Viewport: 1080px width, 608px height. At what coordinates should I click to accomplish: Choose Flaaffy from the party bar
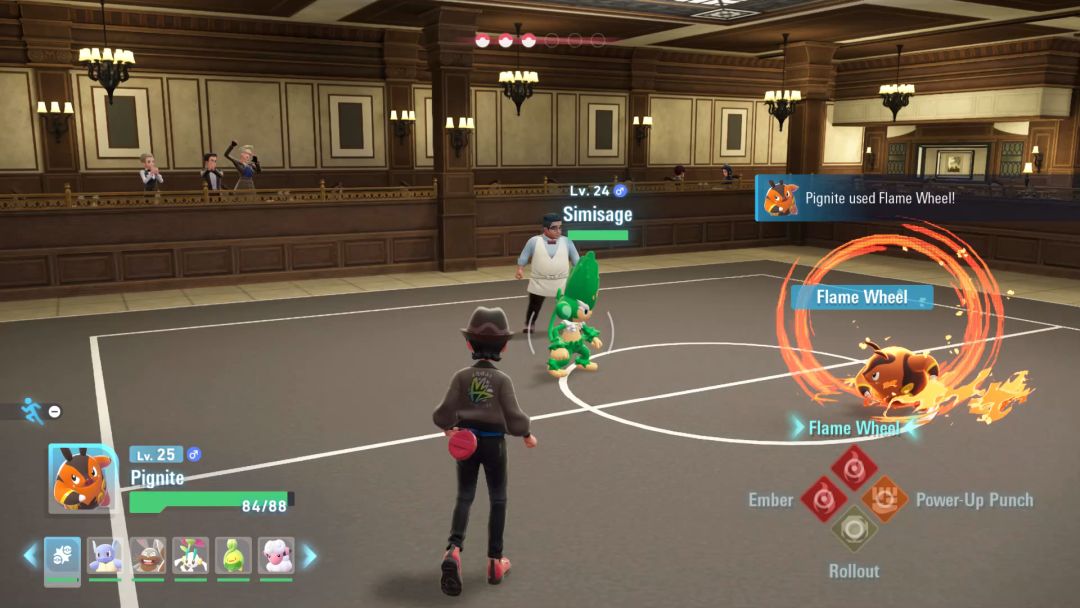(x=276, y=557)
